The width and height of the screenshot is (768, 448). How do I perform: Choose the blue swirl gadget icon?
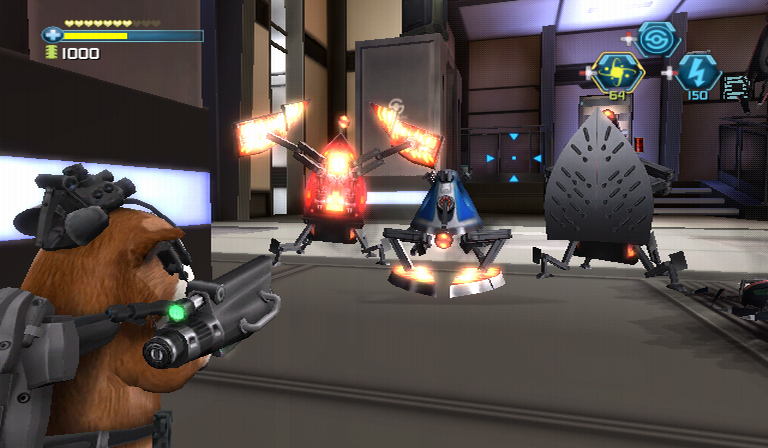[657, 39]
